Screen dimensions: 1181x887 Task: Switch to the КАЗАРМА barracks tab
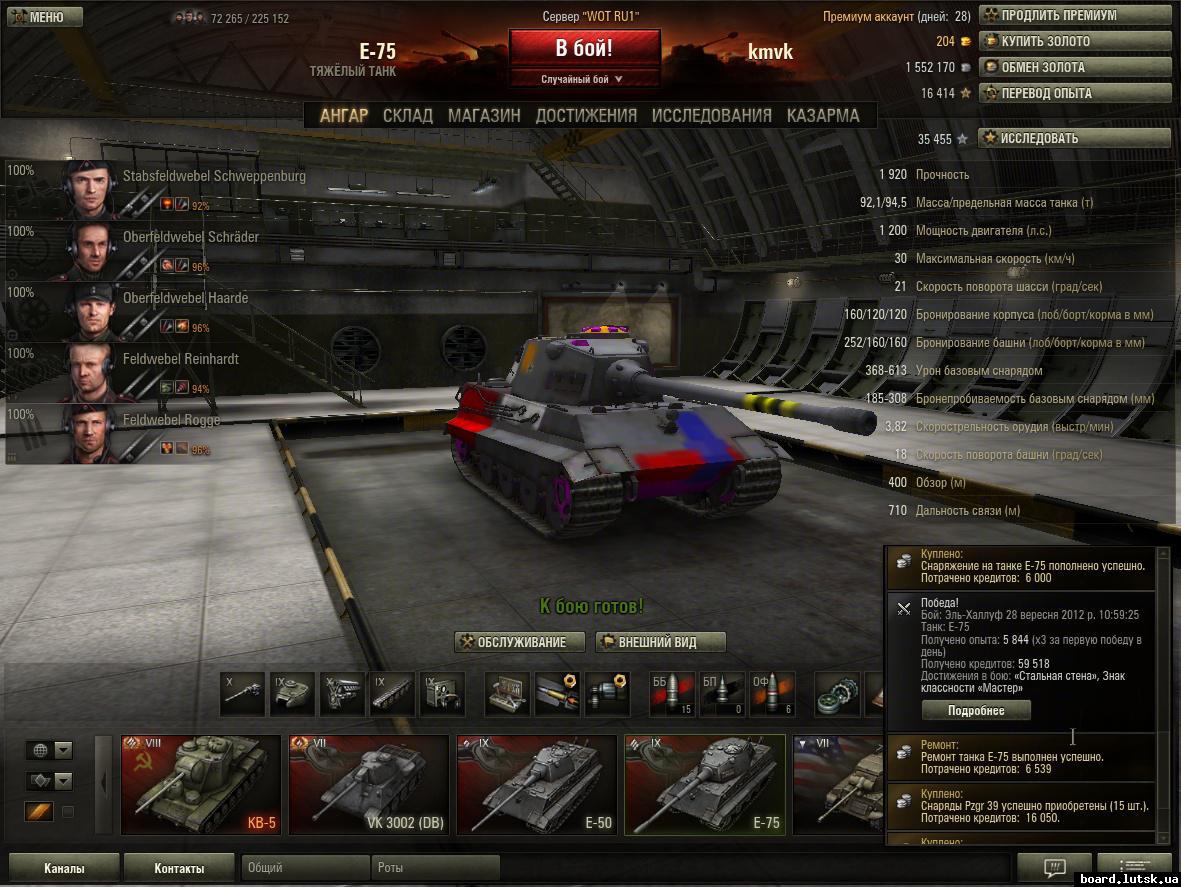822,115
